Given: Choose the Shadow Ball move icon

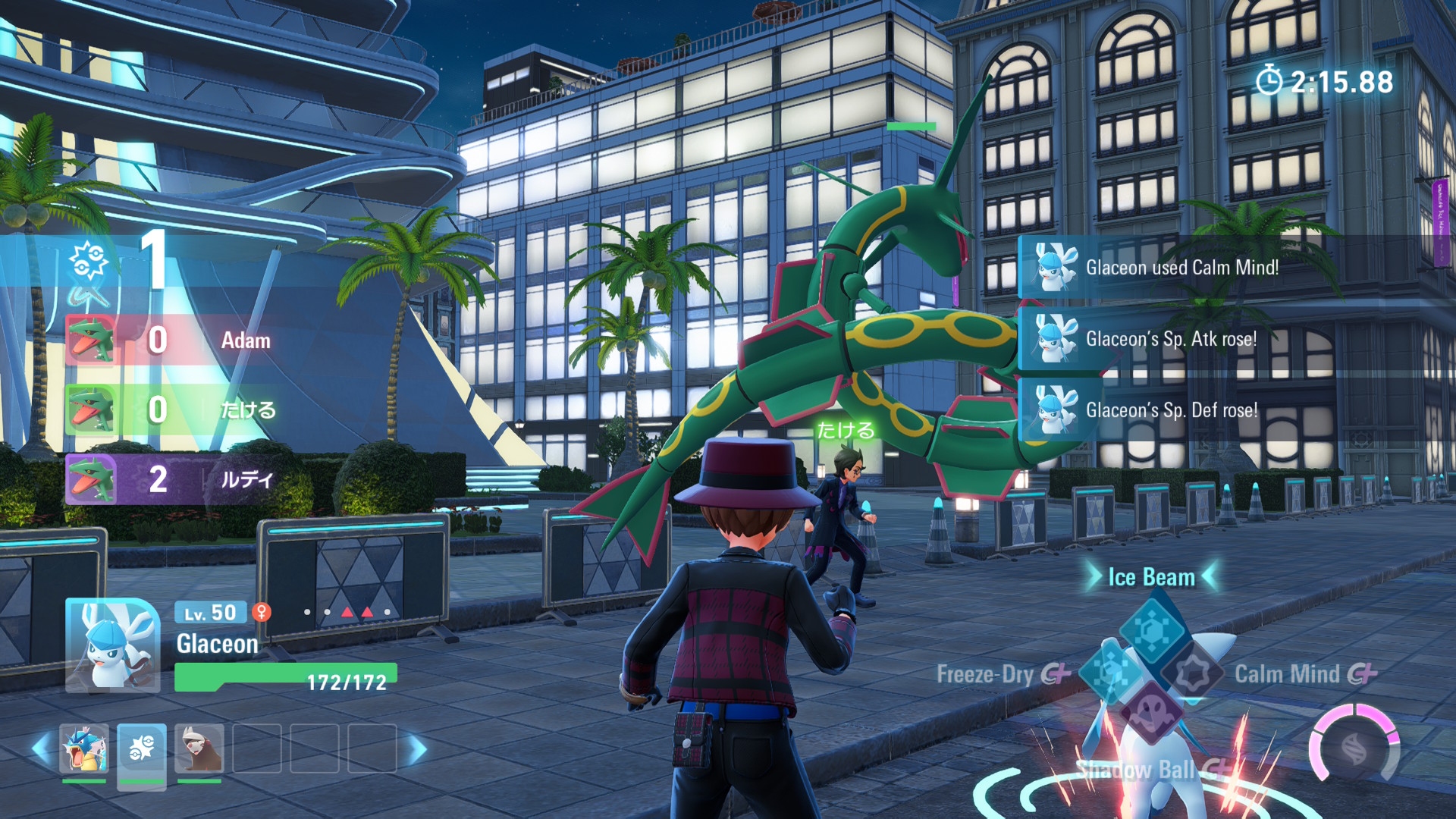Looking at the screenshot, I should pyautogui.click(x=1151, y=714).
